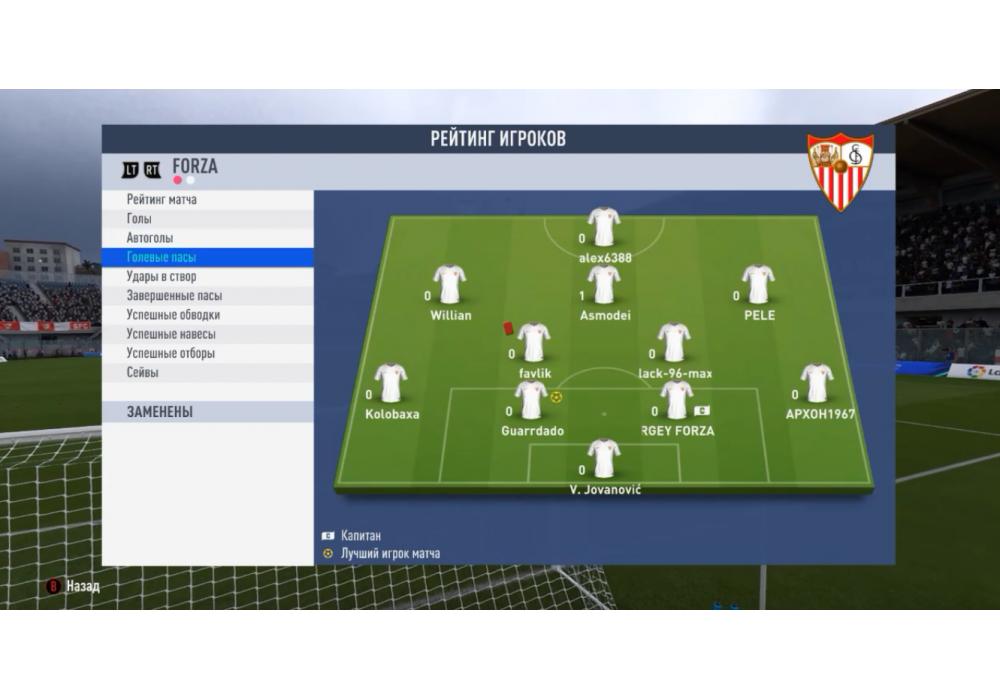Viewport: 1000px width, 700px height.
Task: Show Удары в створ statistics
Action: tap(162, 276)
